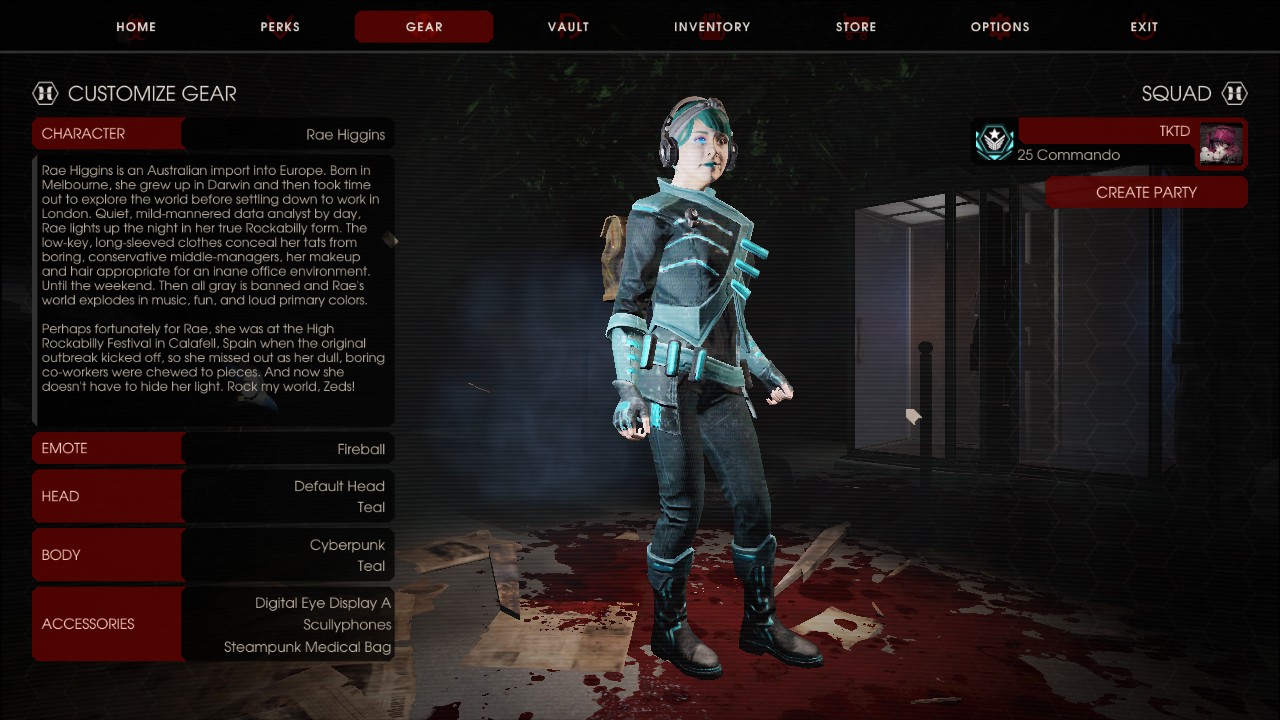This screenshot has height=720, width=1280.
Task: Select the Gear tab
Action: (424, 27)
